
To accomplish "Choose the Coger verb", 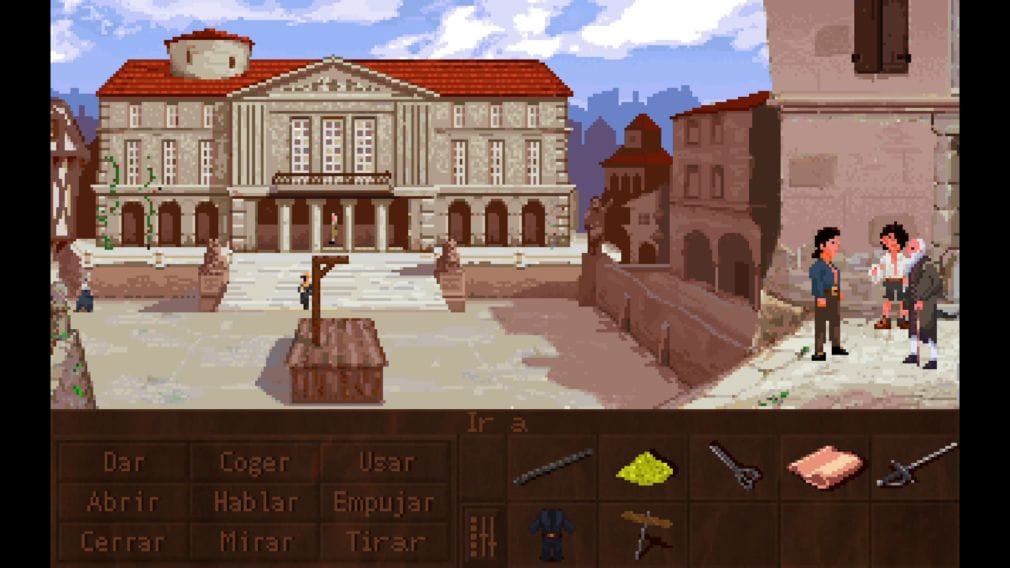I will pos(254,463).
